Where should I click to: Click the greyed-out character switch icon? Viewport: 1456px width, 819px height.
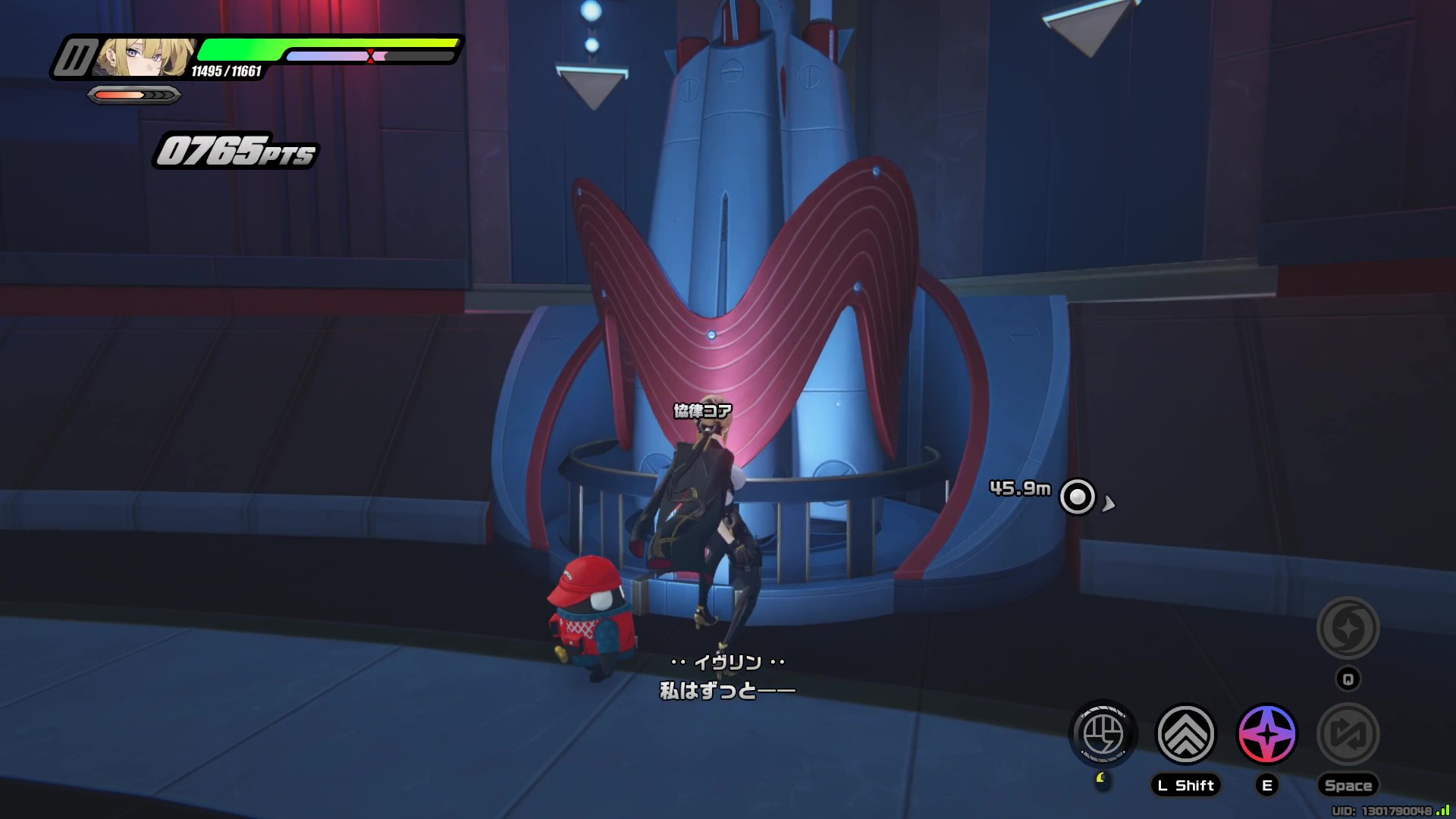point(1348,734)
